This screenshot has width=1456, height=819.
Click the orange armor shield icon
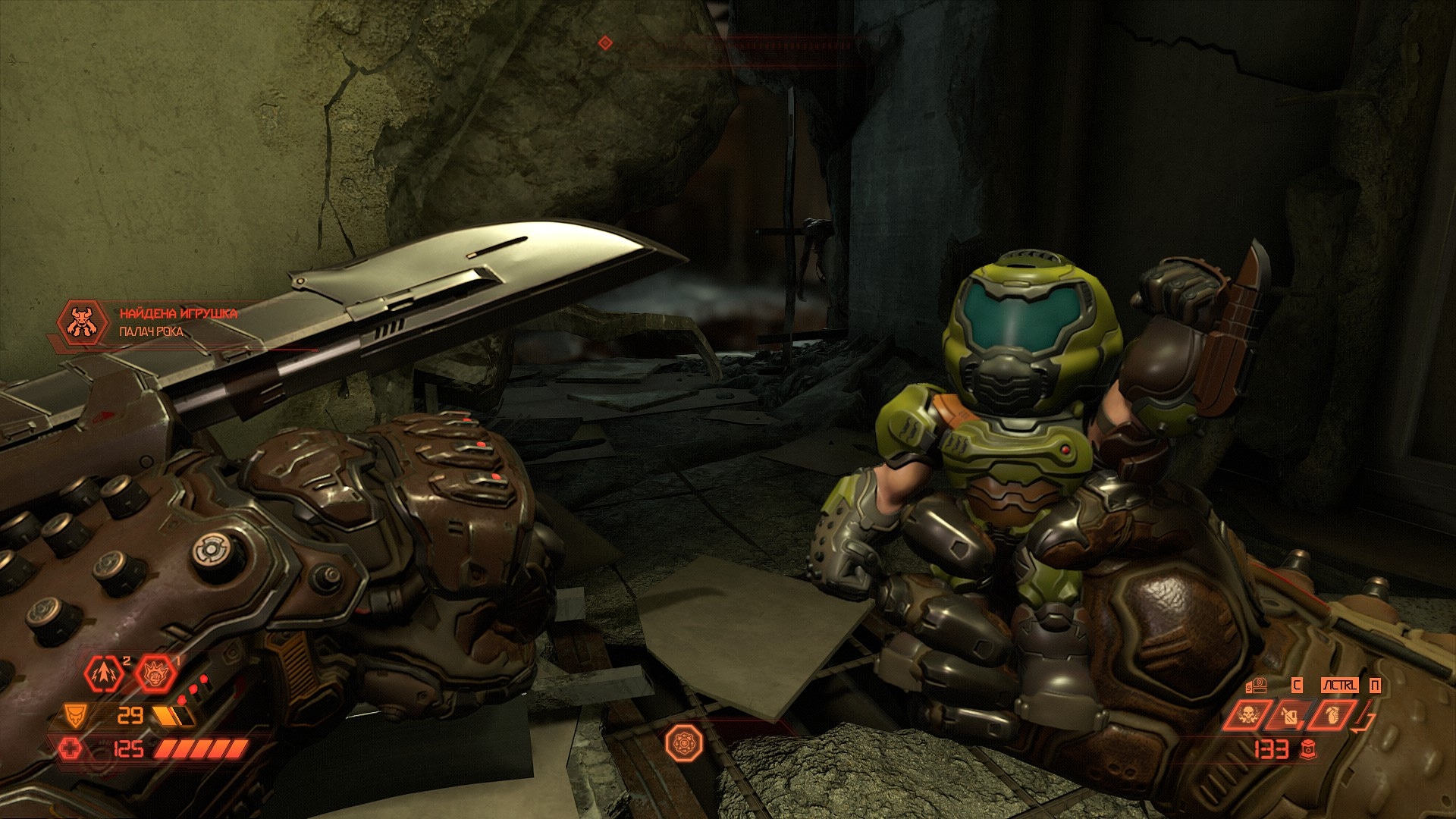tap(75, 714)
